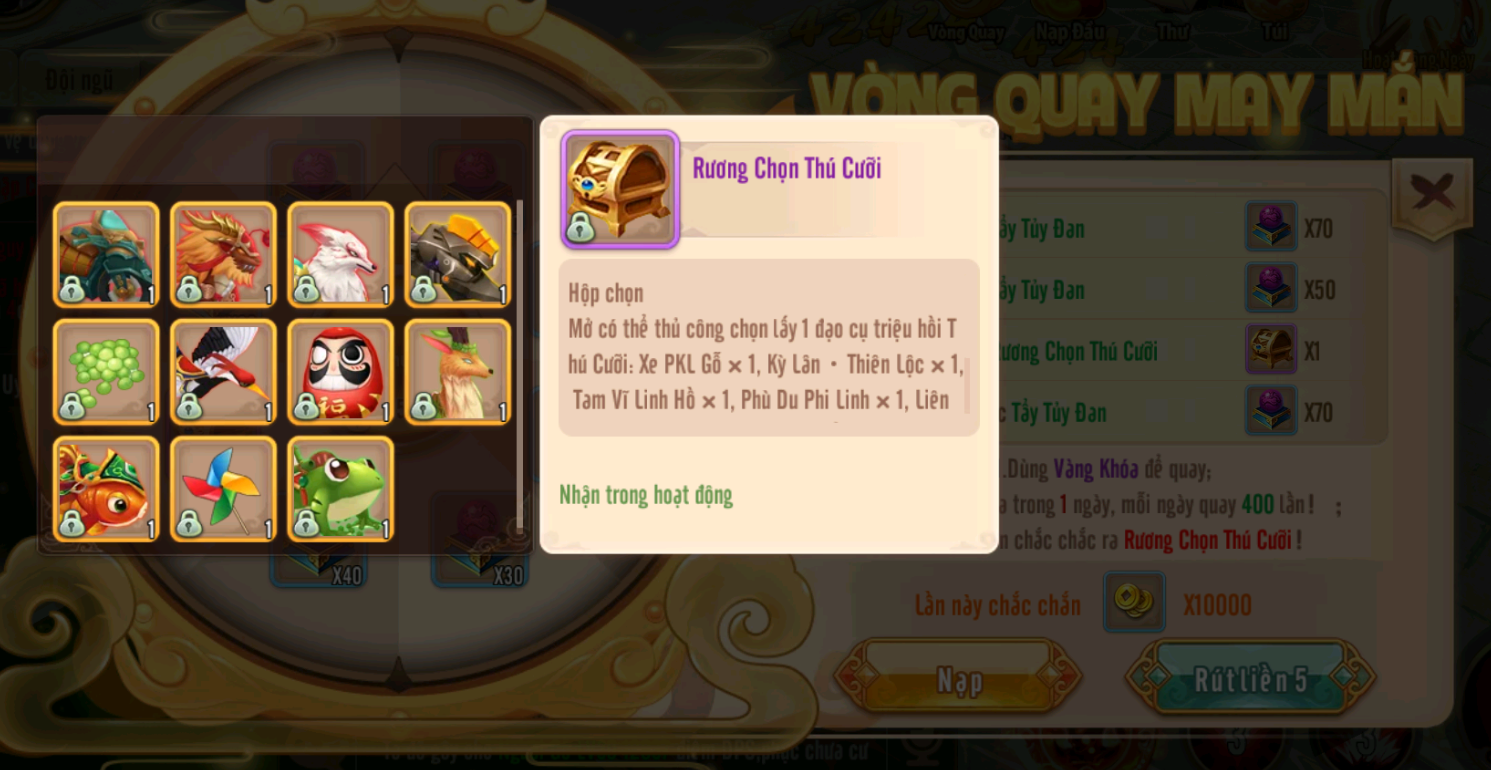Click the X1 chest reward icon
Screen dimensions: 1491x770
point(1271,350)
